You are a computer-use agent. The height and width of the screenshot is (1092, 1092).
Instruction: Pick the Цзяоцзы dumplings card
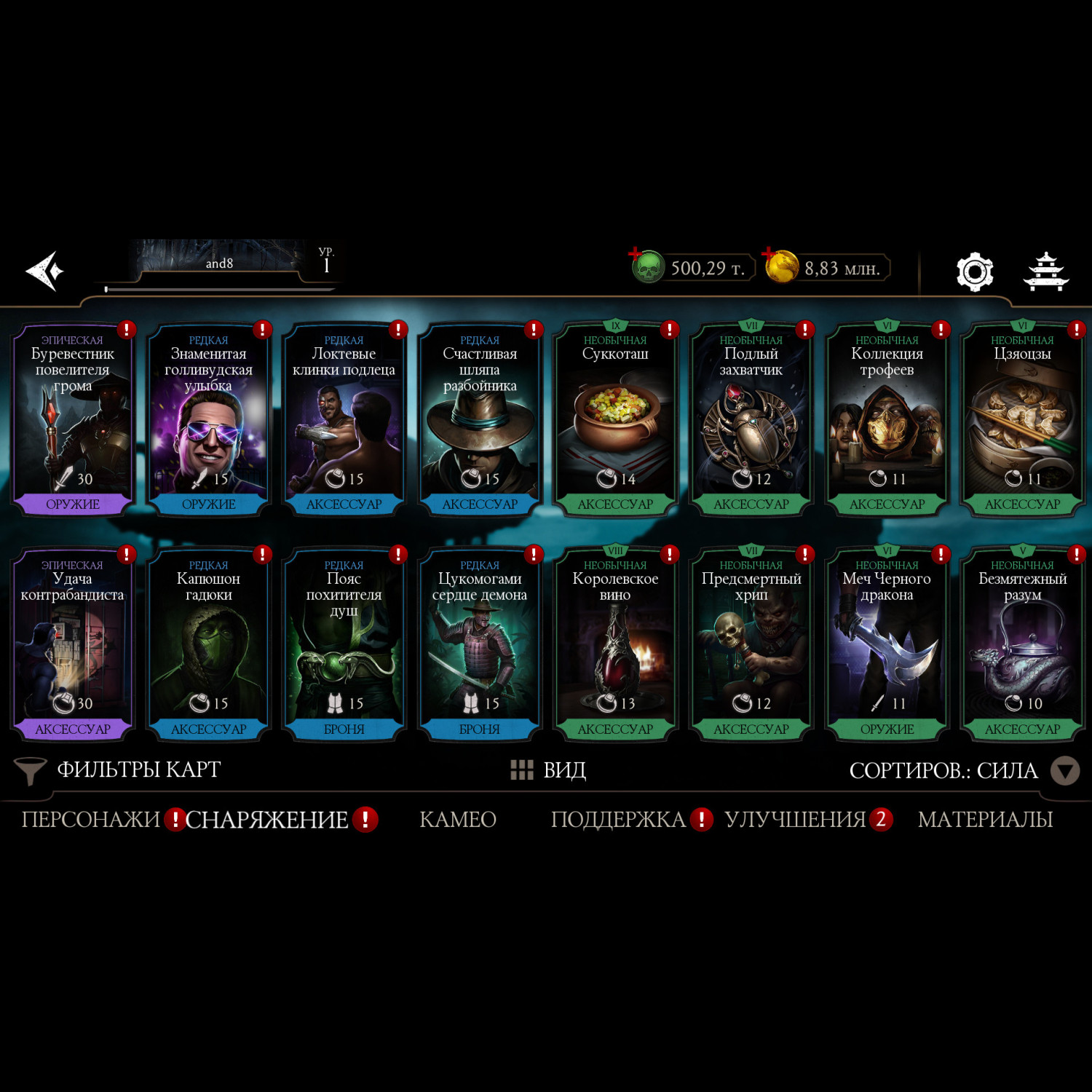1022,420
